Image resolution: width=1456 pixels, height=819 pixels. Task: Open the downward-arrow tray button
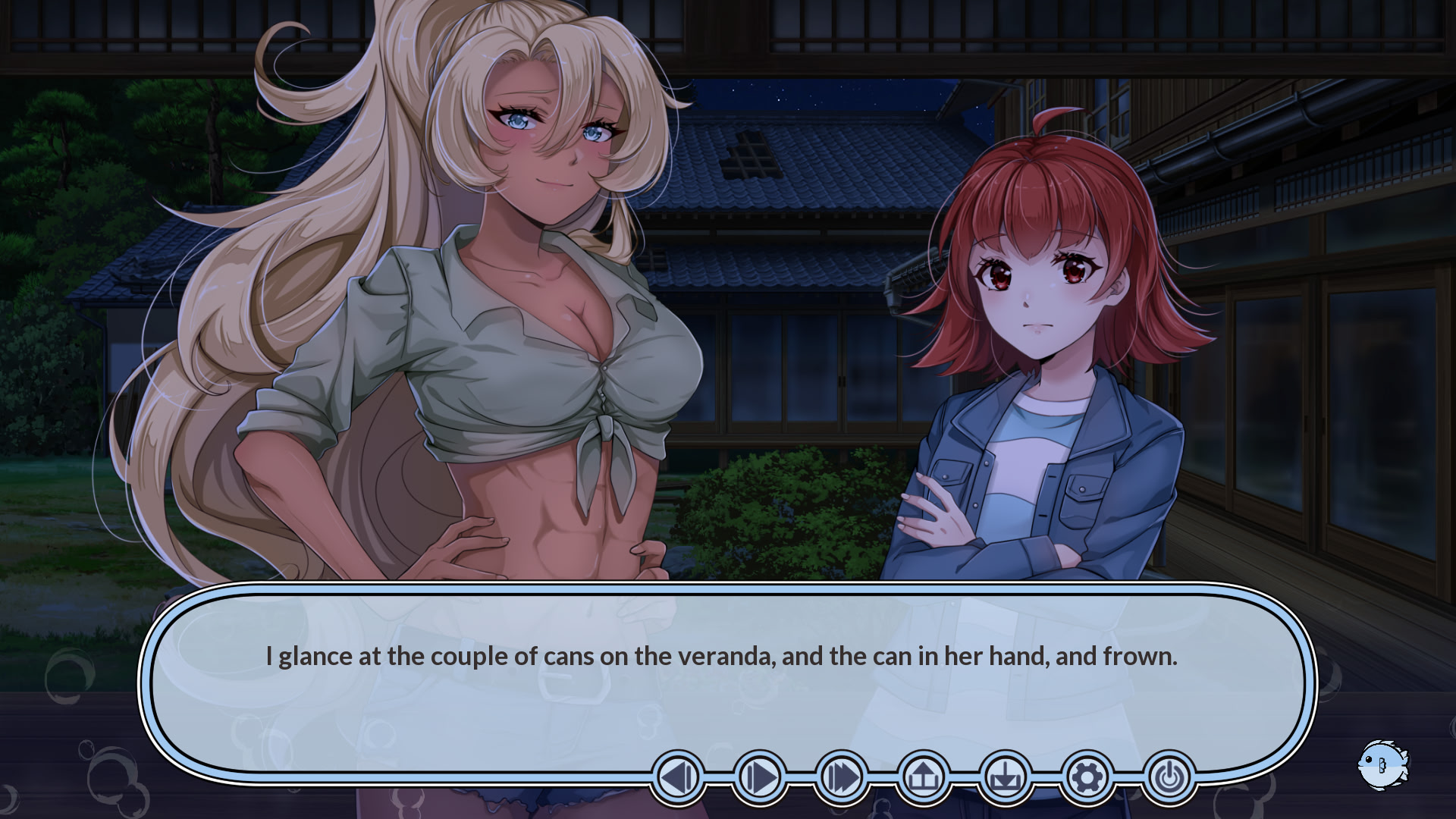coord(1006,777)
